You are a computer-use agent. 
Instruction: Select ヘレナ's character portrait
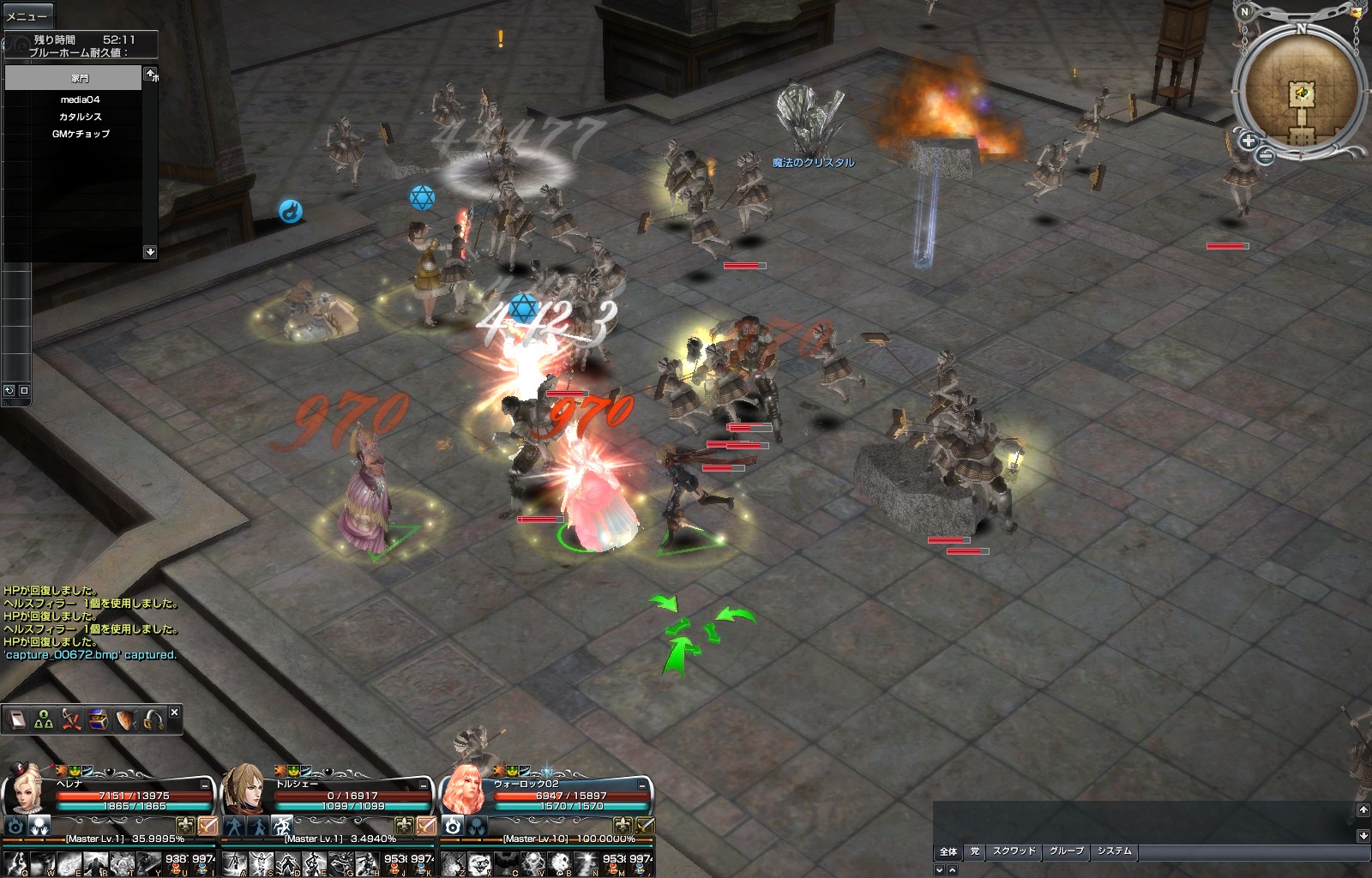pyautogui.click(x=26, y=789)
